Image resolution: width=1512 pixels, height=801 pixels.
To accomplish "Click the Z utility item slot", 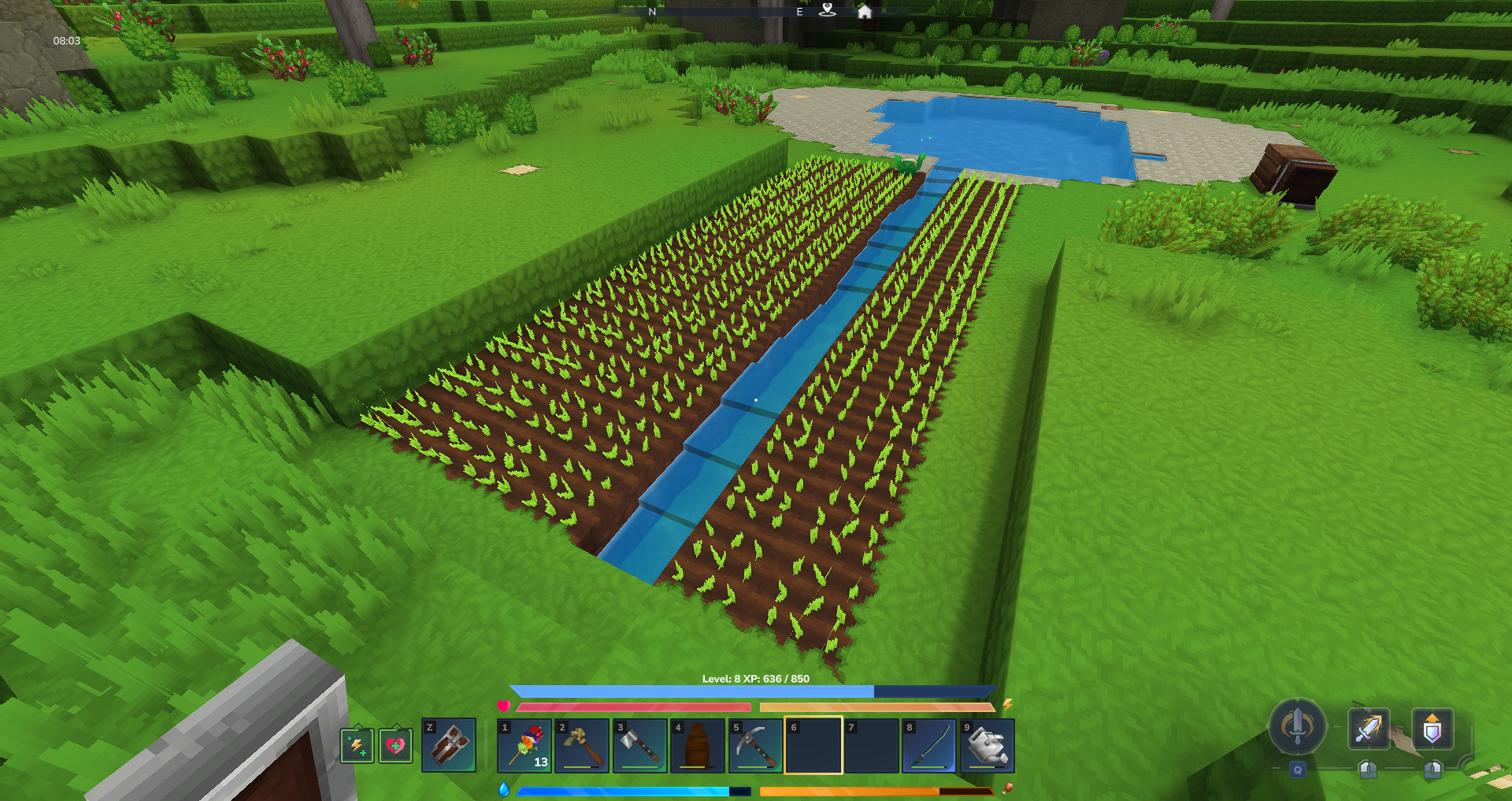I will (x=449, y=745).
